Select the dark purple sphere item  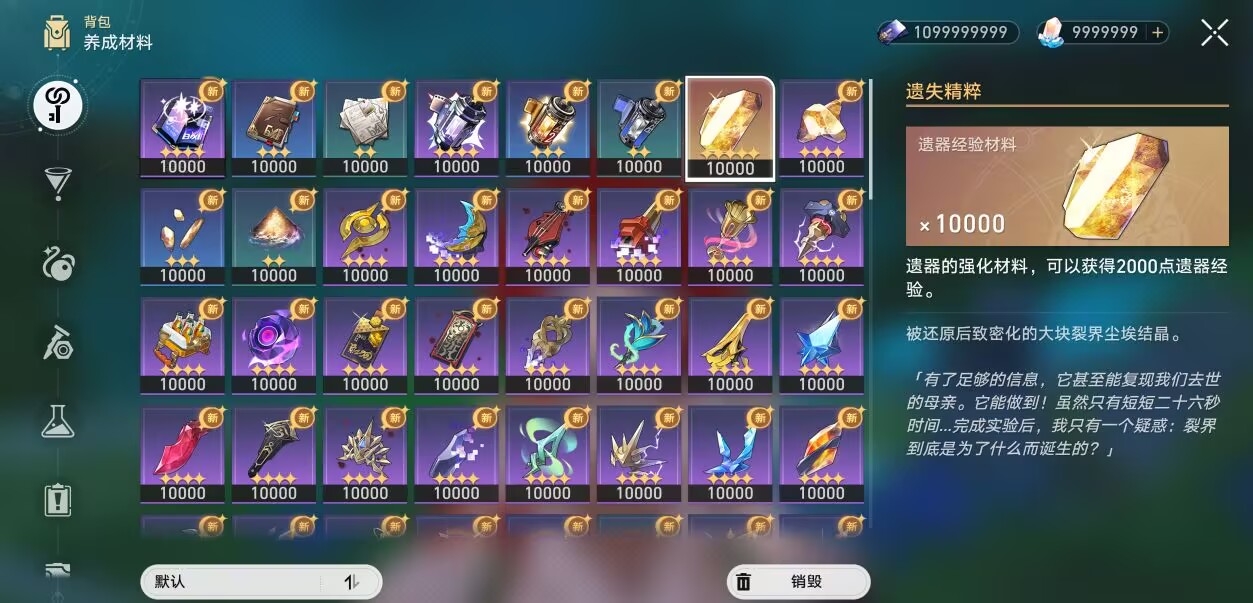click(274, 346)
